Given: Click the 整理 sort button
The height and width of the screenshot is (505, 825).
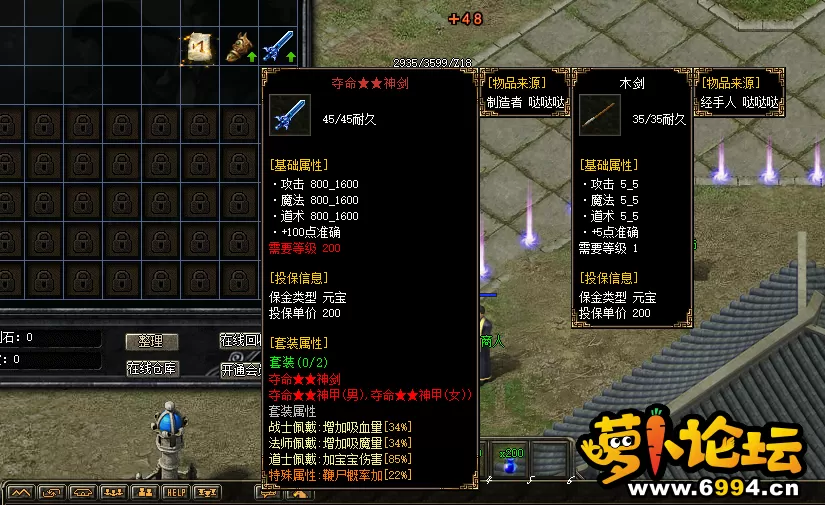Looking at the screenshot, I should coord(151,341).
